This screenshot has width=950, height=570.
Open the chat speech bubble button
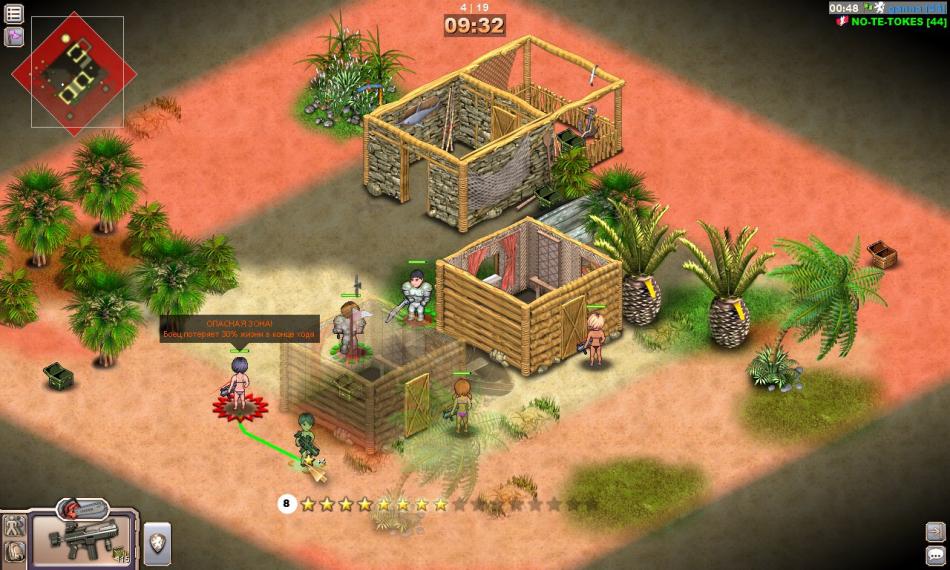tap(935, 555)
